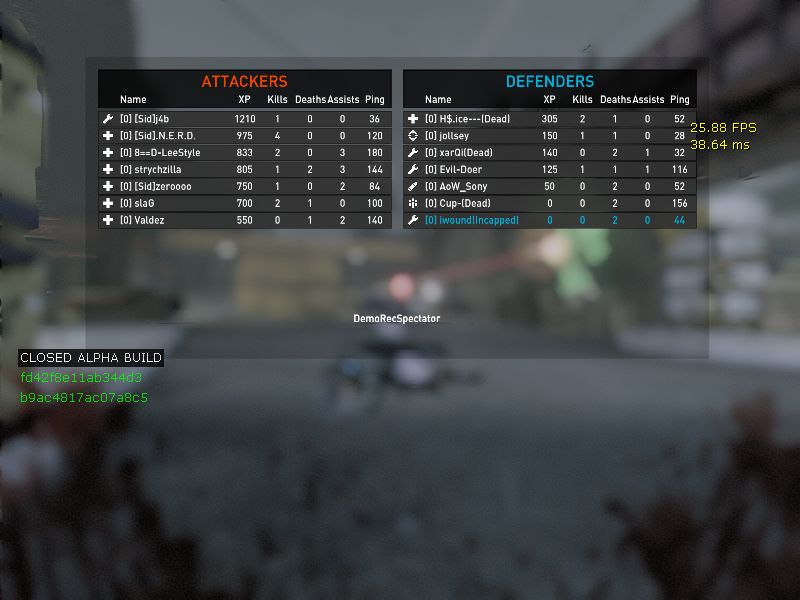
Task: Click the Evil-Doer scoreboard entry
Action: click(x=549, y=170)
